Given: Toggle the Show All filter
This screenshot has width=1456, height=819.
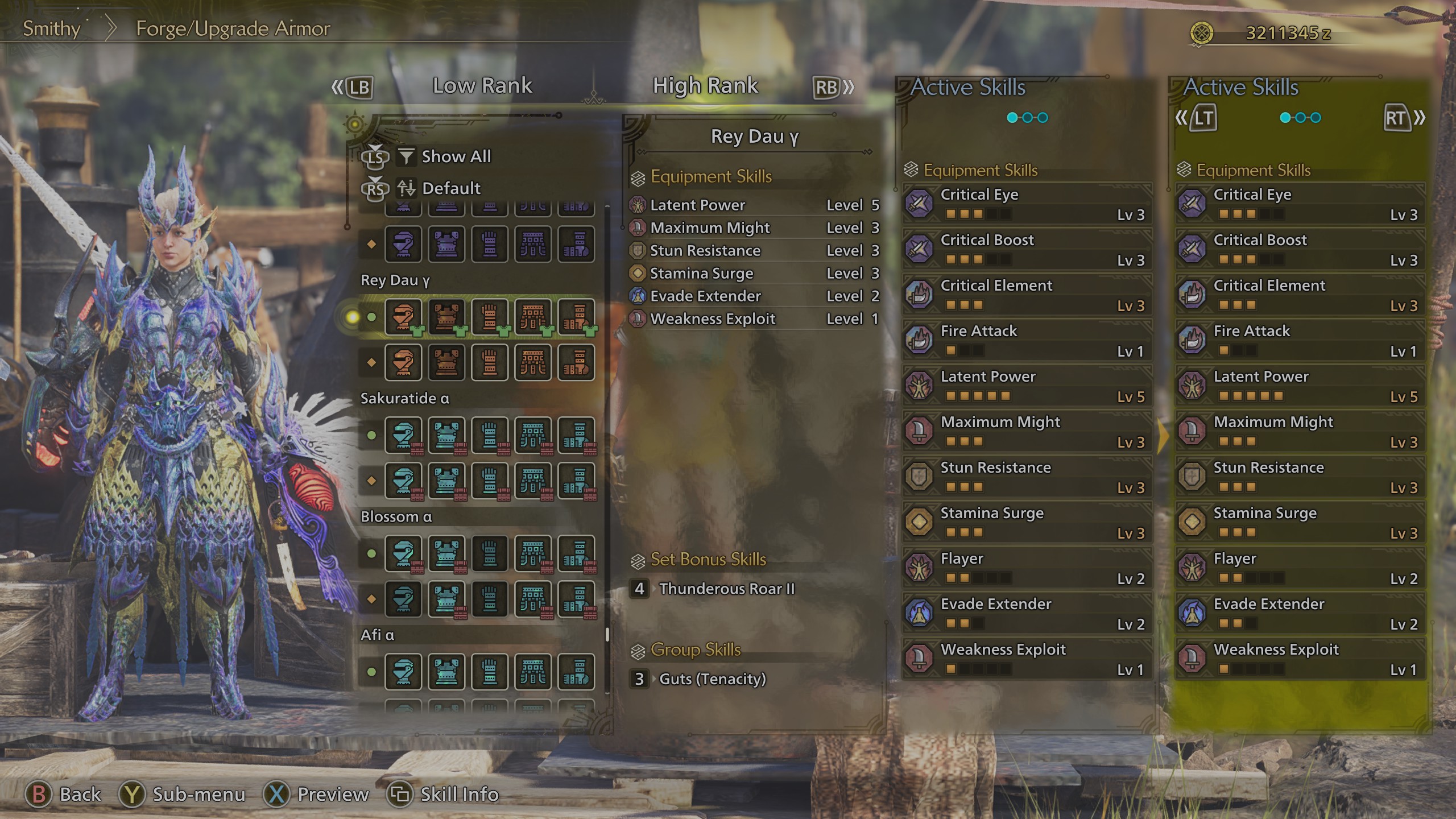Looking at the screenshot, I should click(x=455, y=156).
